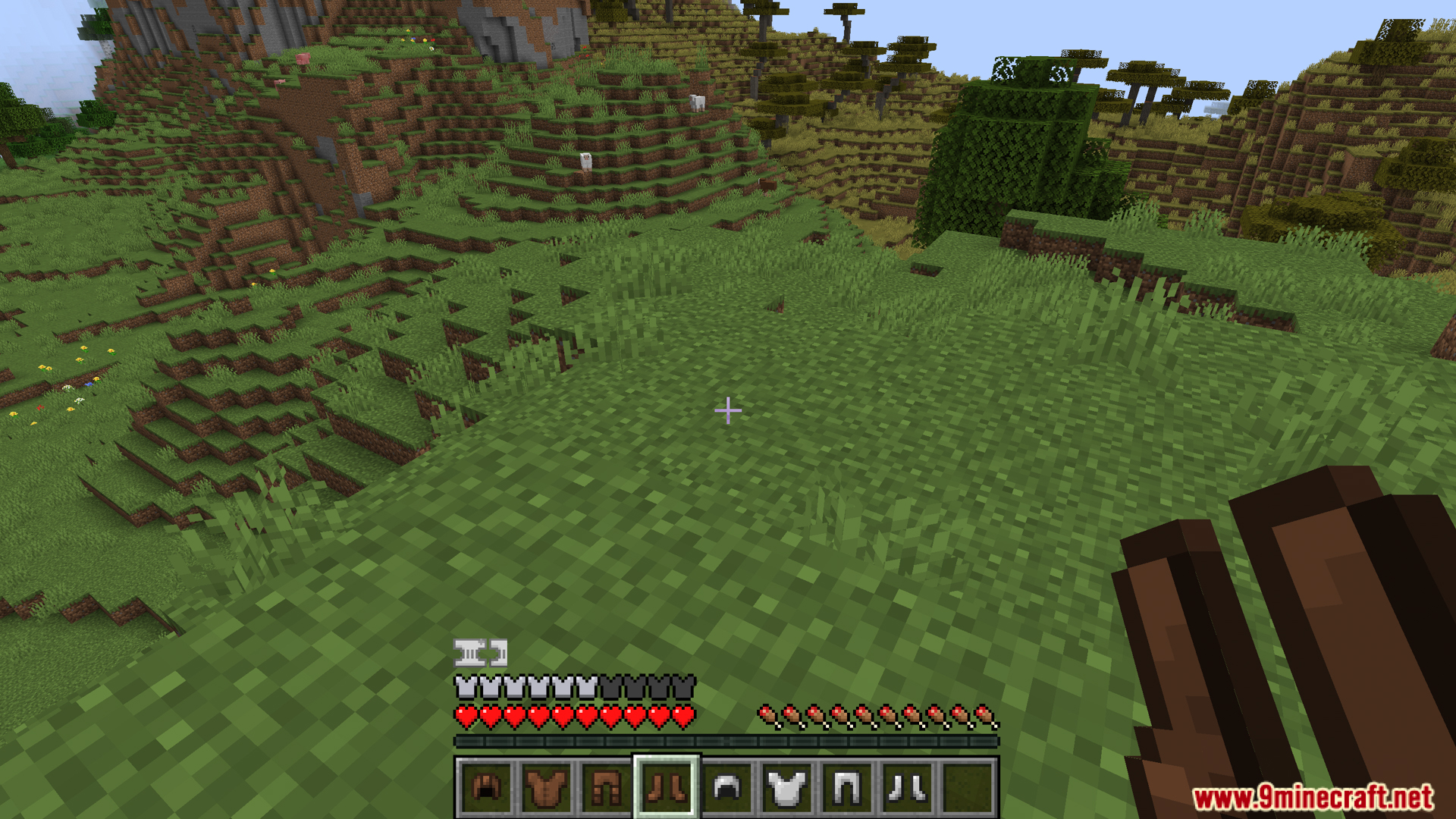Select the empty last hotbar slot
The width and height of the screenshot is (1456, 819).
click(x=968, y=788)
